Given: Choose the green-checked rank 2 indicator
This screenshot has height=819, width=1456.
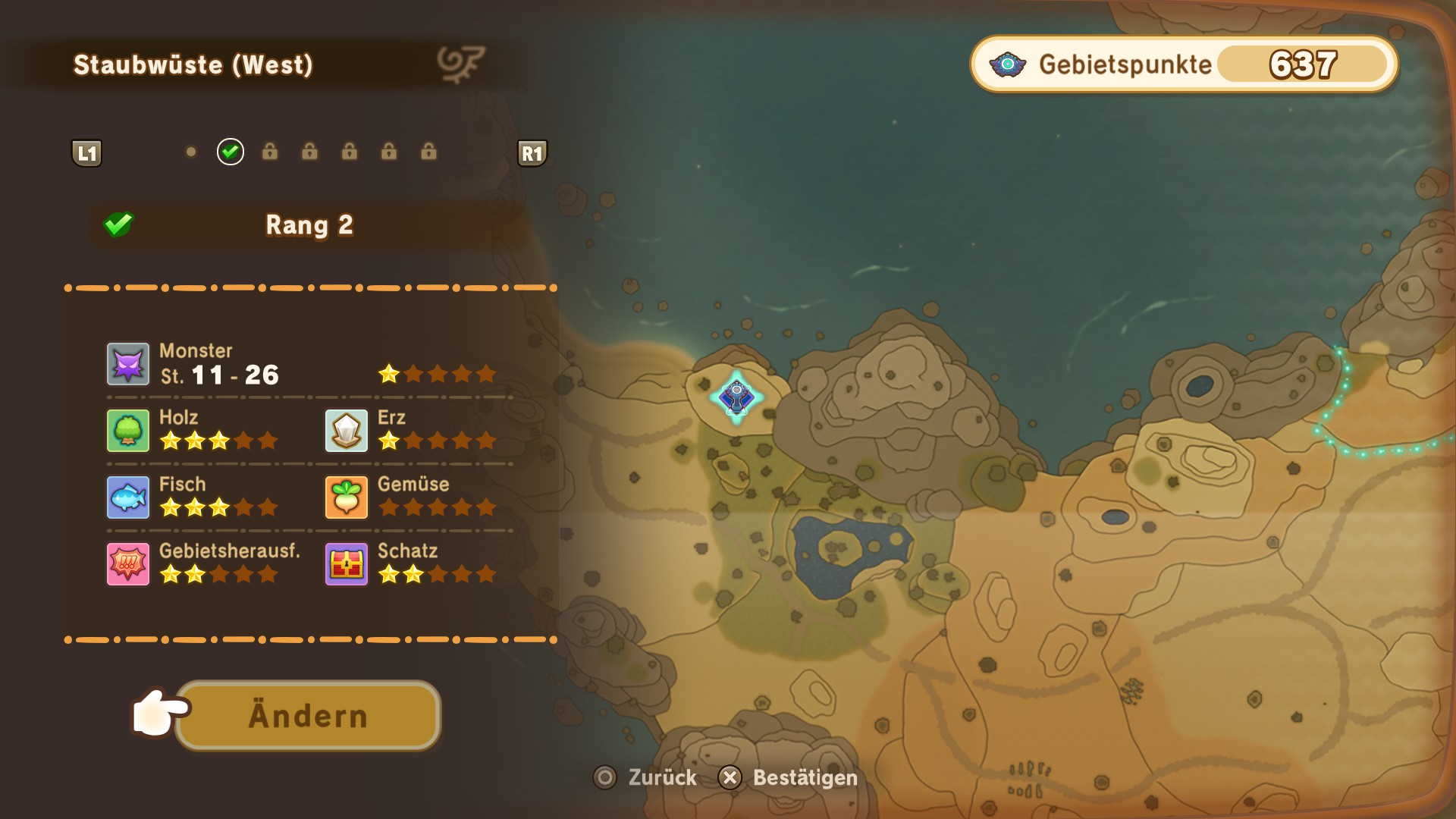Looking at the screenshot, I should click(x=231, y=152).
